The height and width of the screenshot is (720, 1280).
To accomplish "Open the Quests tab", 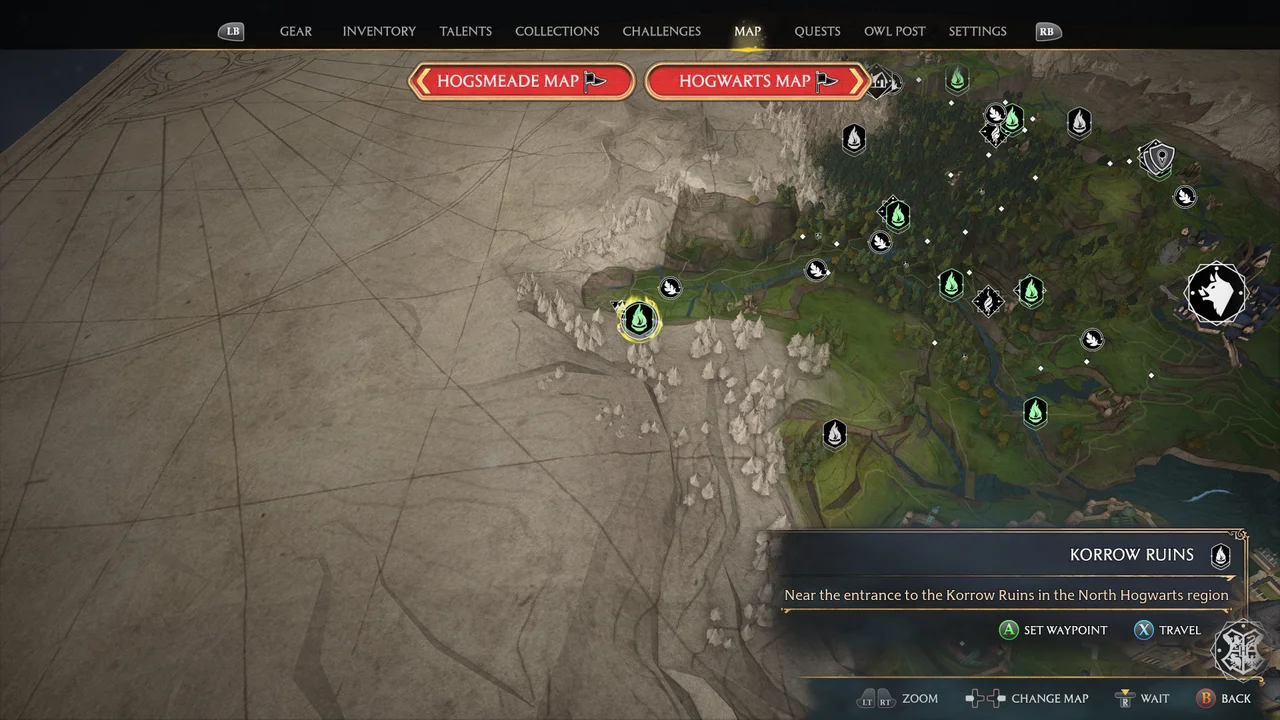I will click(817, 31).
